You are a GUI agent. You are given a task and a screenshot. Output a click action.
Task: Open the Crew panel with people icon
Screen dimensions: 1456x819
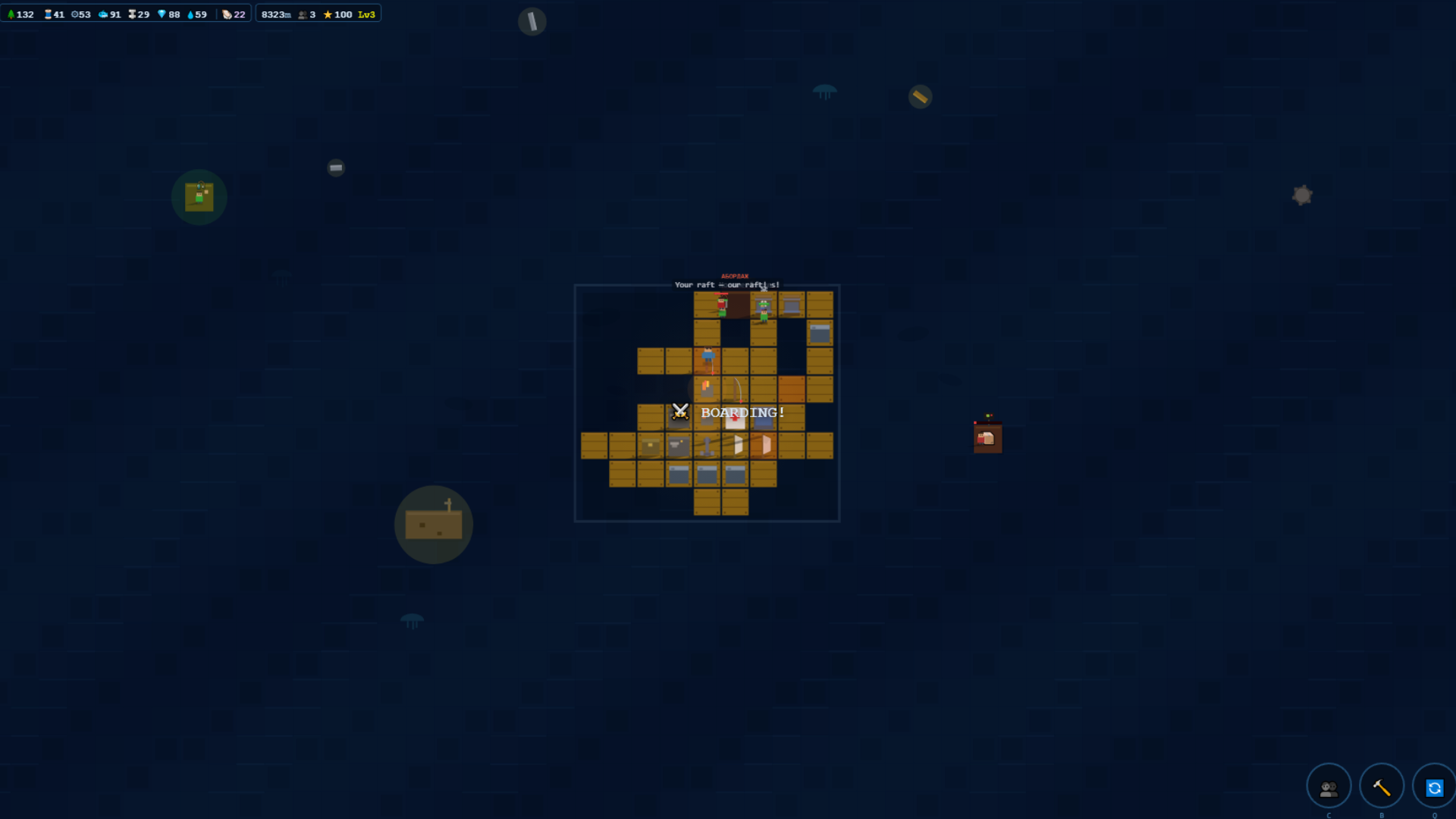1329,786
